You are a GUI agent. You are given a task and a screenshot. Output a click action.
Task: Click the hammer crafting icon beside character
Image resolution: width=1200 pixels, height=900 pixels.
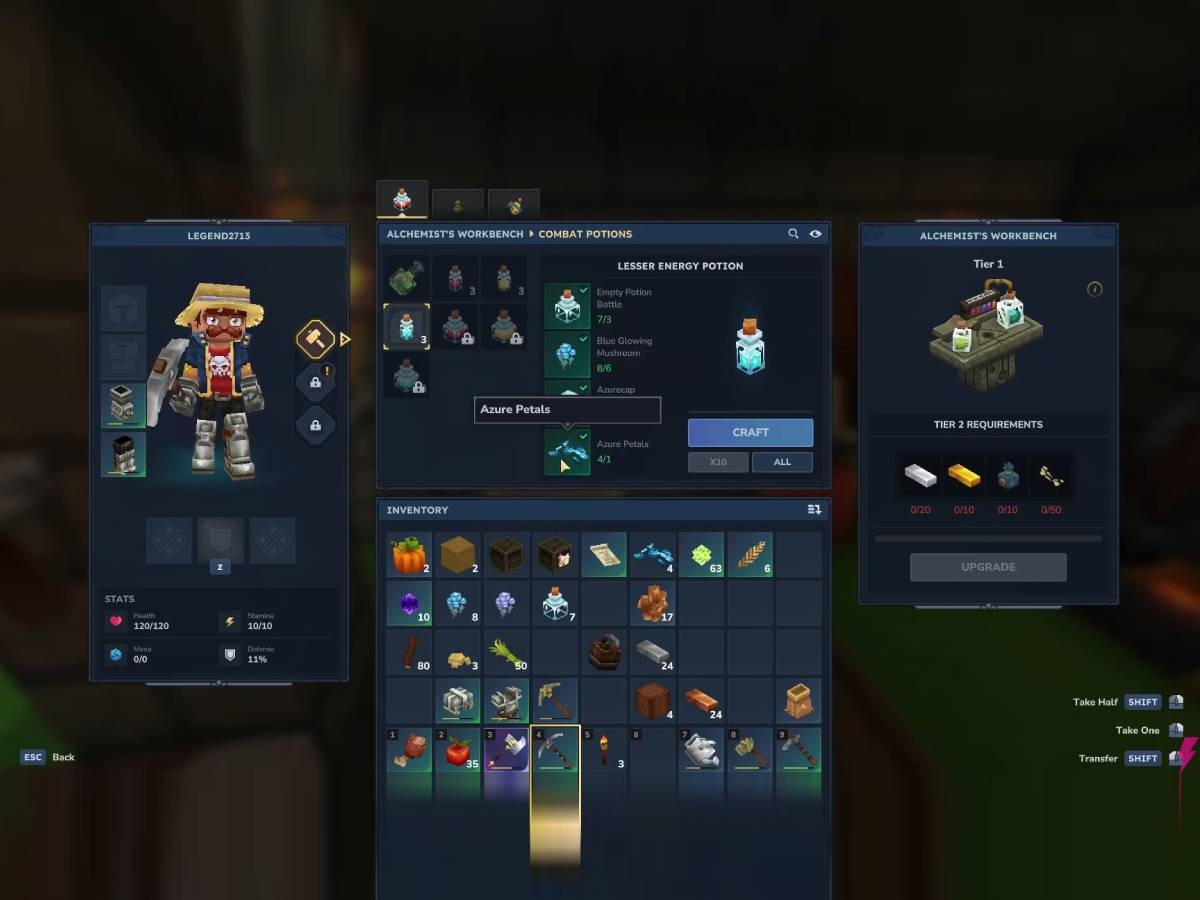[316, 339]
